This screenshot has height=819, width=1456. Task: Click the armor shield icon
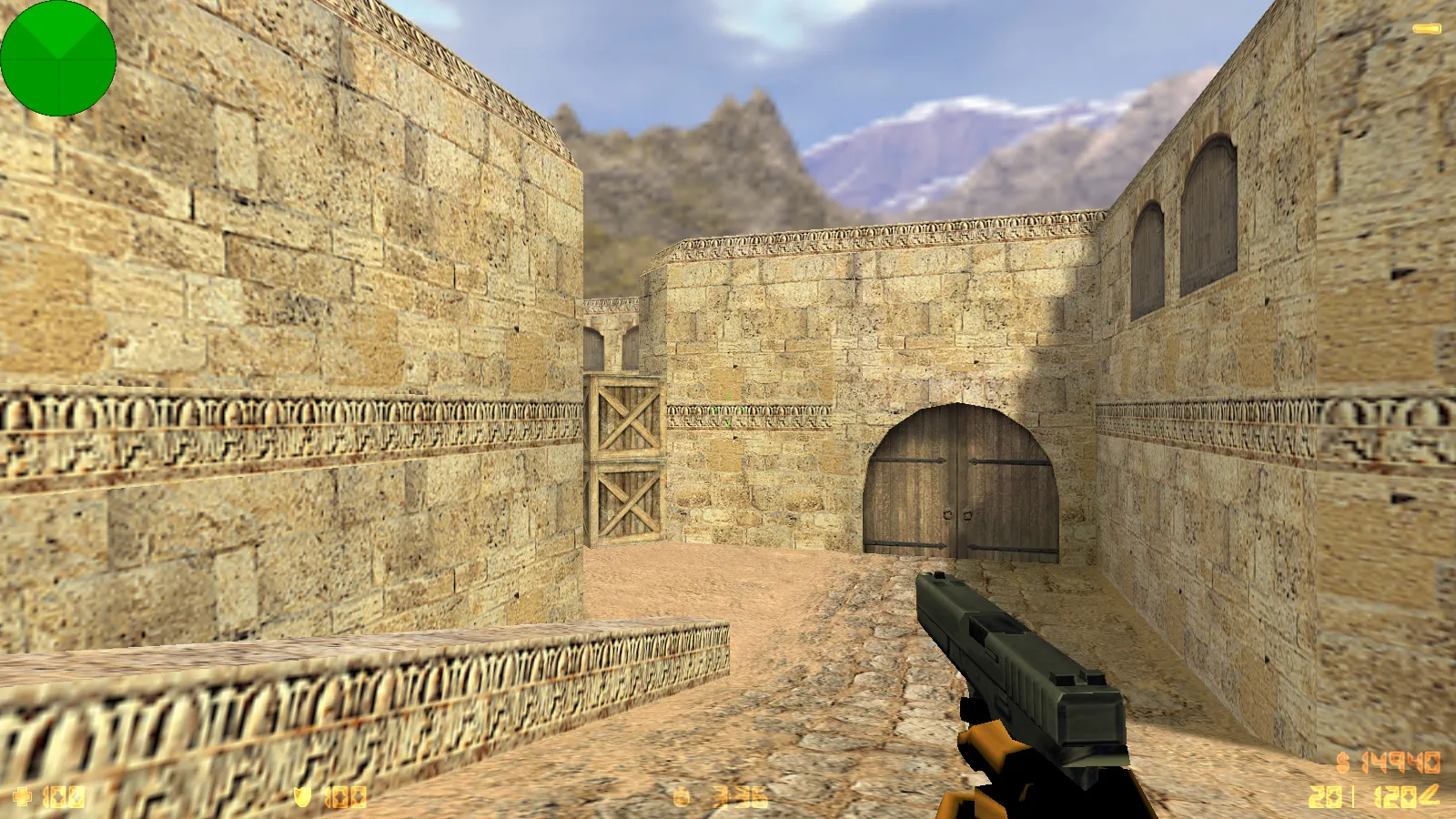pyautogui.click(x=303, y=797)
